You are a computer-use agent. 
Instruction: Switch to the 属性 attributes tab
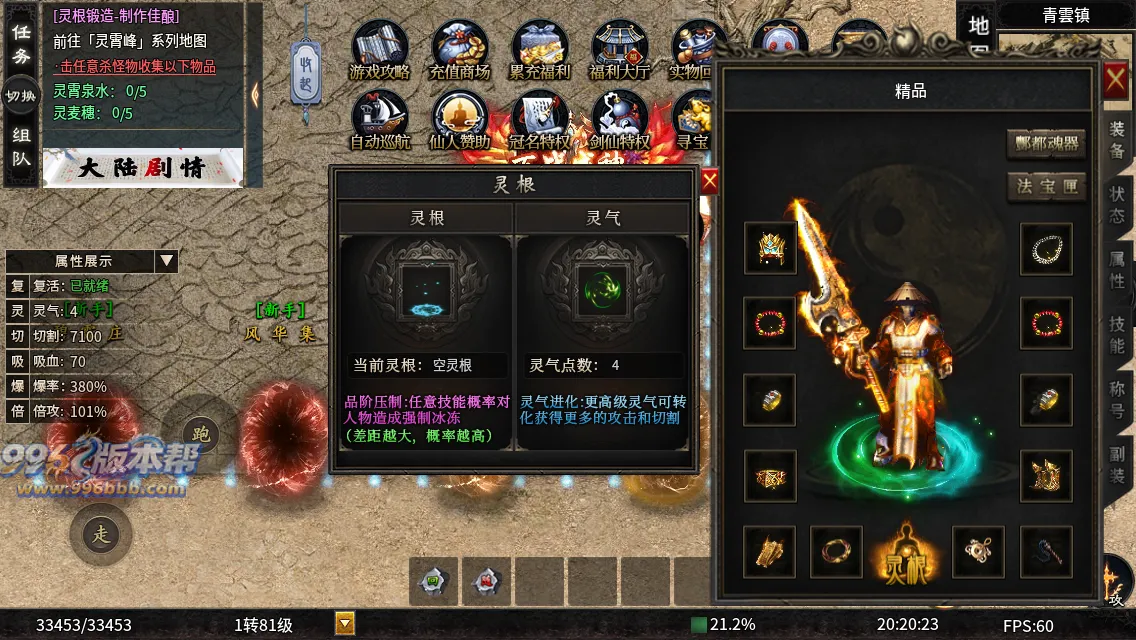(x=1117, y=268)
